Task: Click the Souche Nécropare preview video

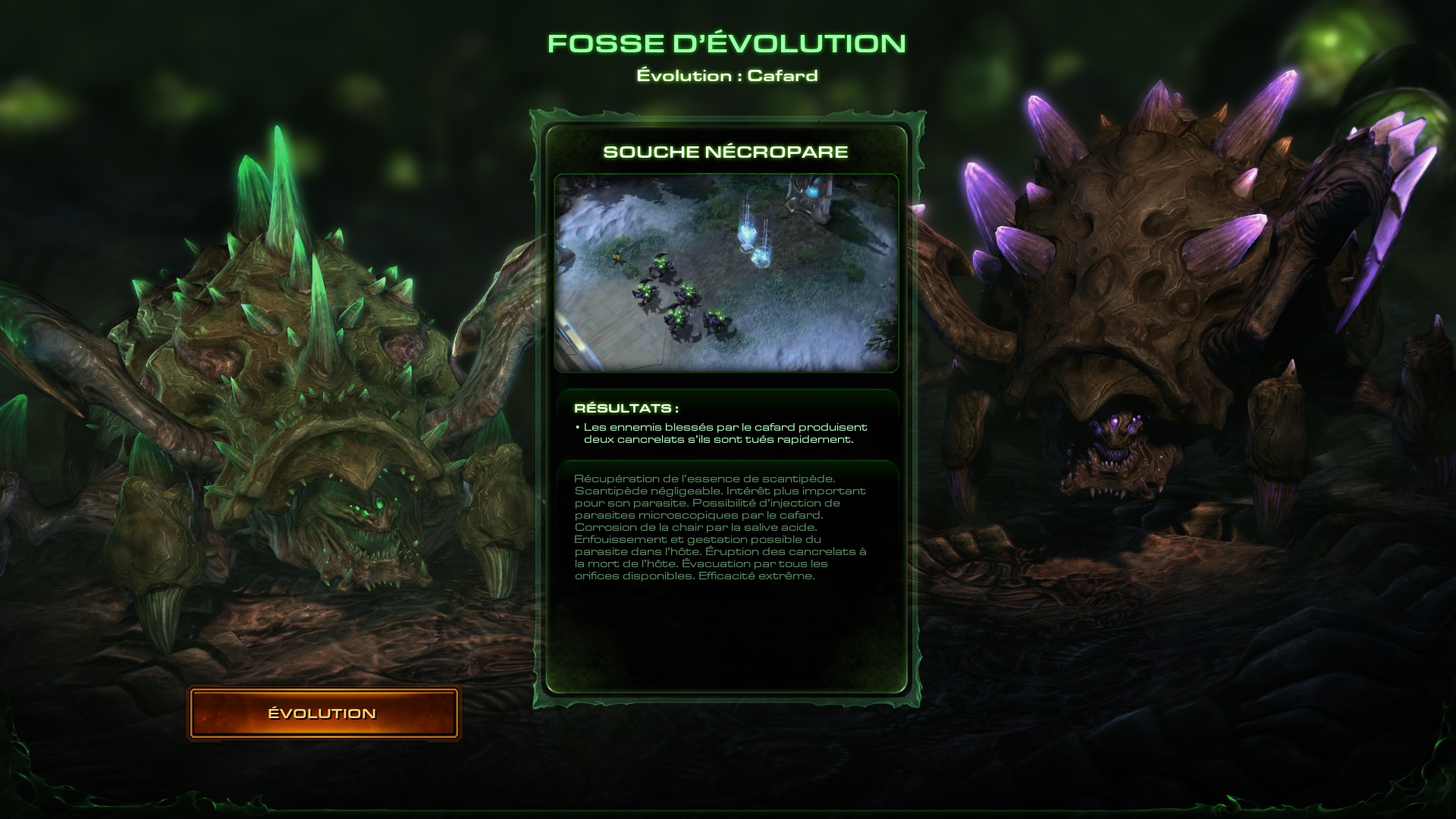Action: click(726, 273)
